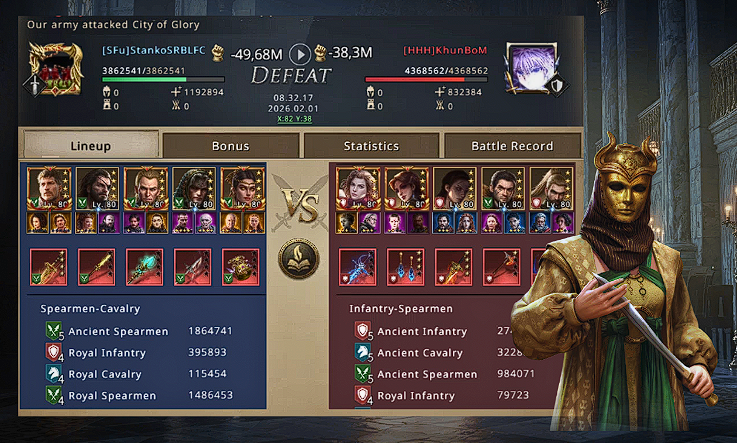Inspect the attacker's golden ornament equipment slot
This screenshot has height=443, width=737.
(x=240, y=267)
